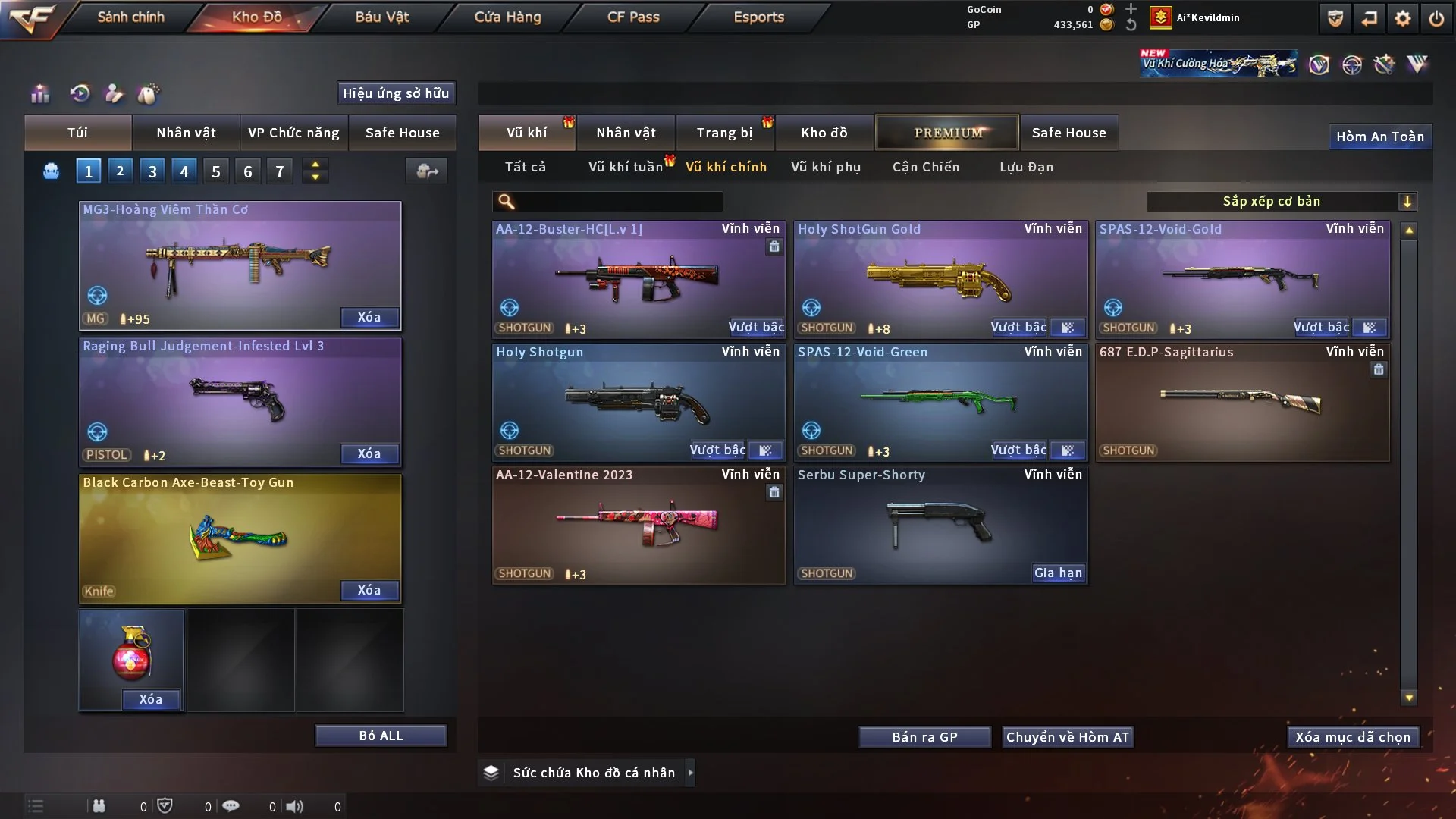Open the Sảnh chính lobby tab

[x=130, y=17]
